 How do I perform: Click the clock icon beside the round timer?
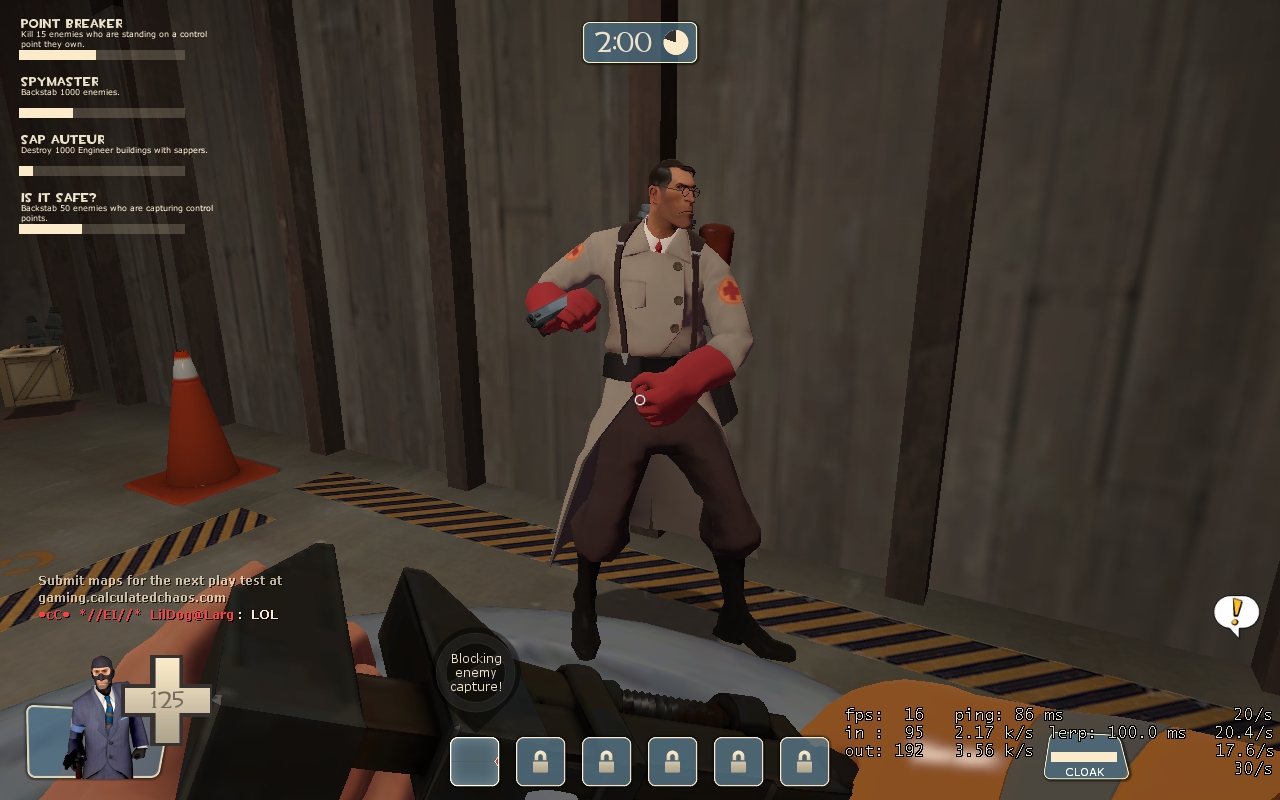point(674,42)
